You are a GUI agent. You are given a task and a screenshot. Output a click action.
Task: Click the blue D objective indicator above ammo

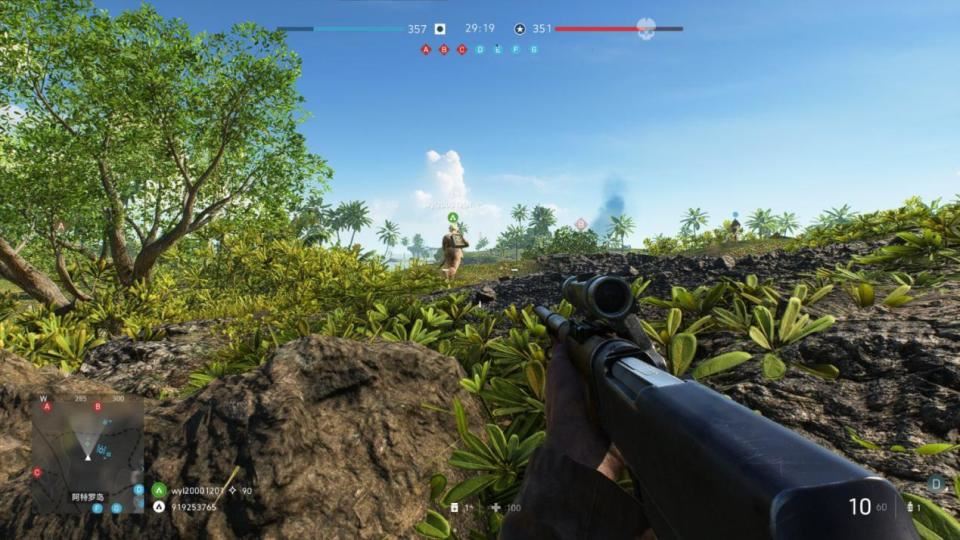coord(936,483)
